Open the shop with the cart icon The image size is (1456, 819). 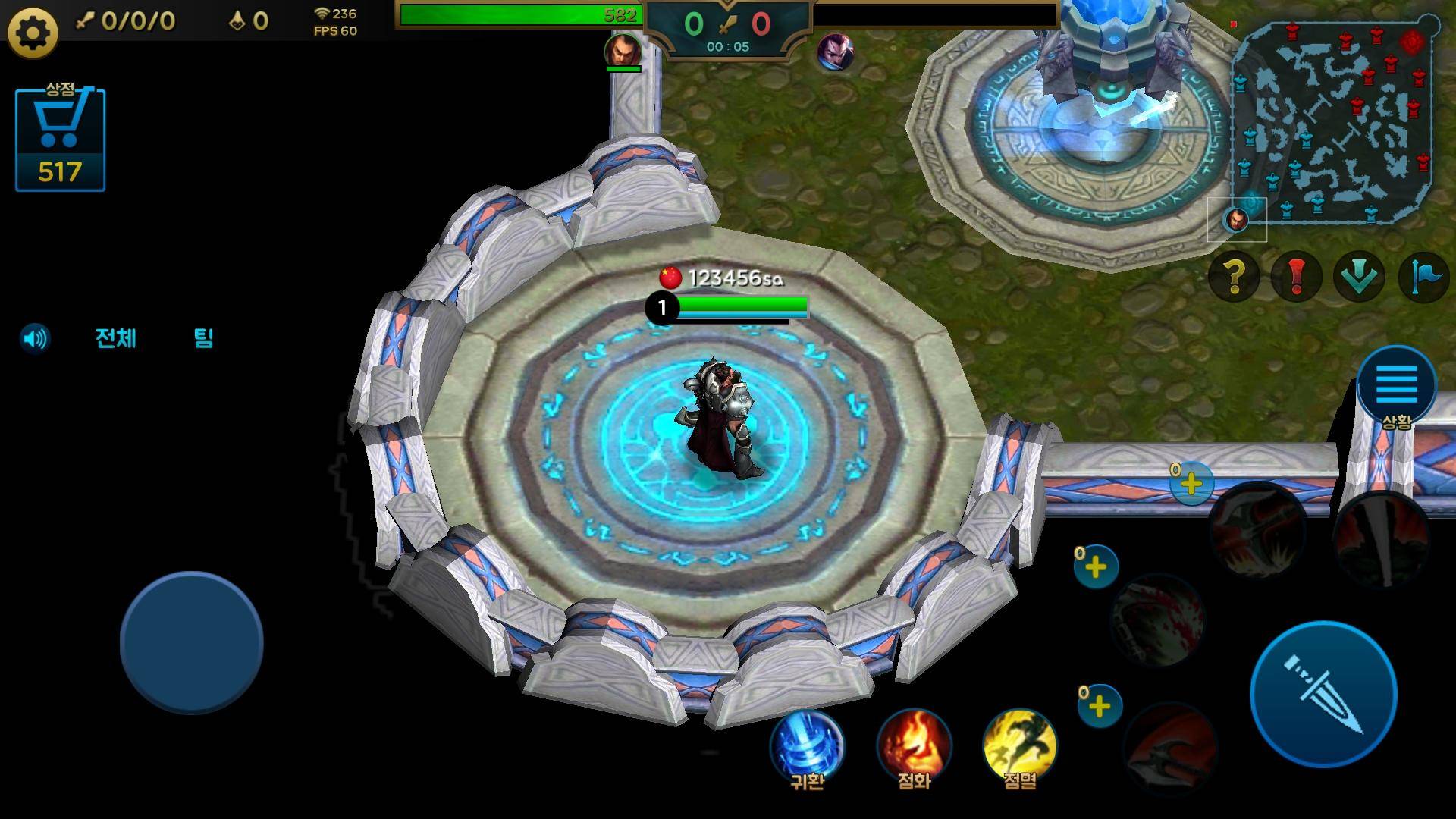60,140
